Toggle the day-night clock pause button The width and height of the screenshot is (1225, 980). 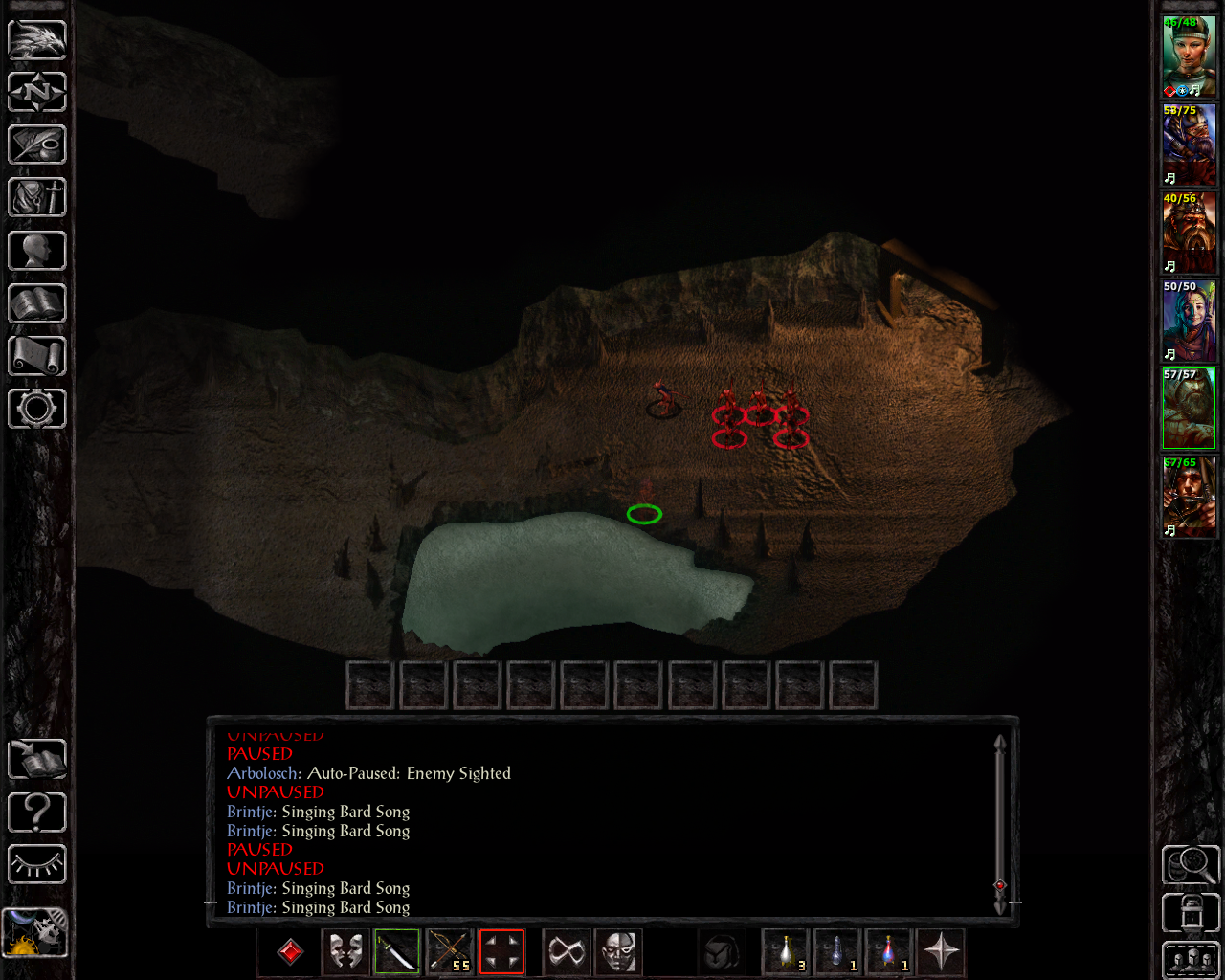click(x=35, y=933)
